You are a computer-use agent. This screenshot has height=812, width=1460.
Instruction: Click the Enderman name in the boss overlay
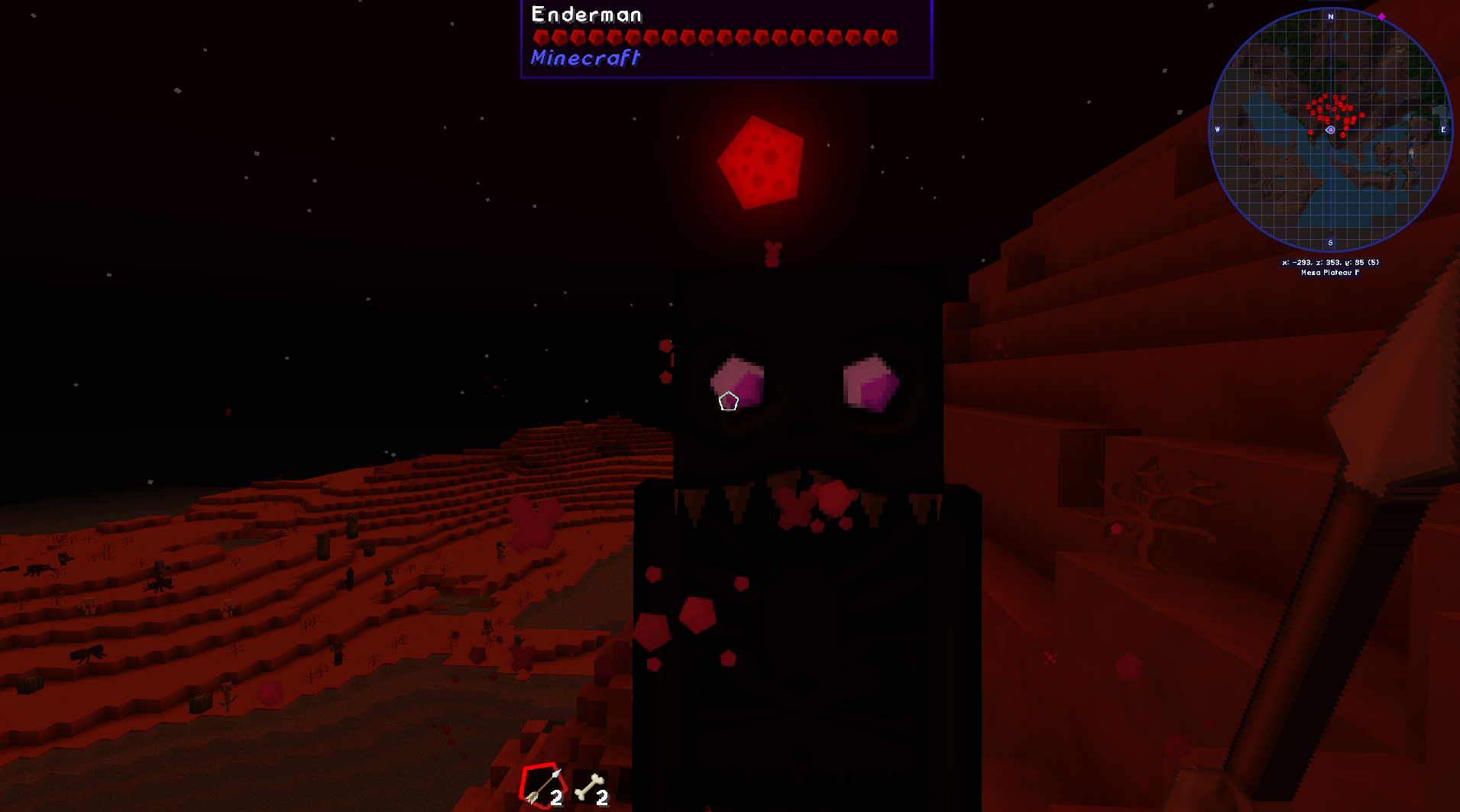pos(586,14)
